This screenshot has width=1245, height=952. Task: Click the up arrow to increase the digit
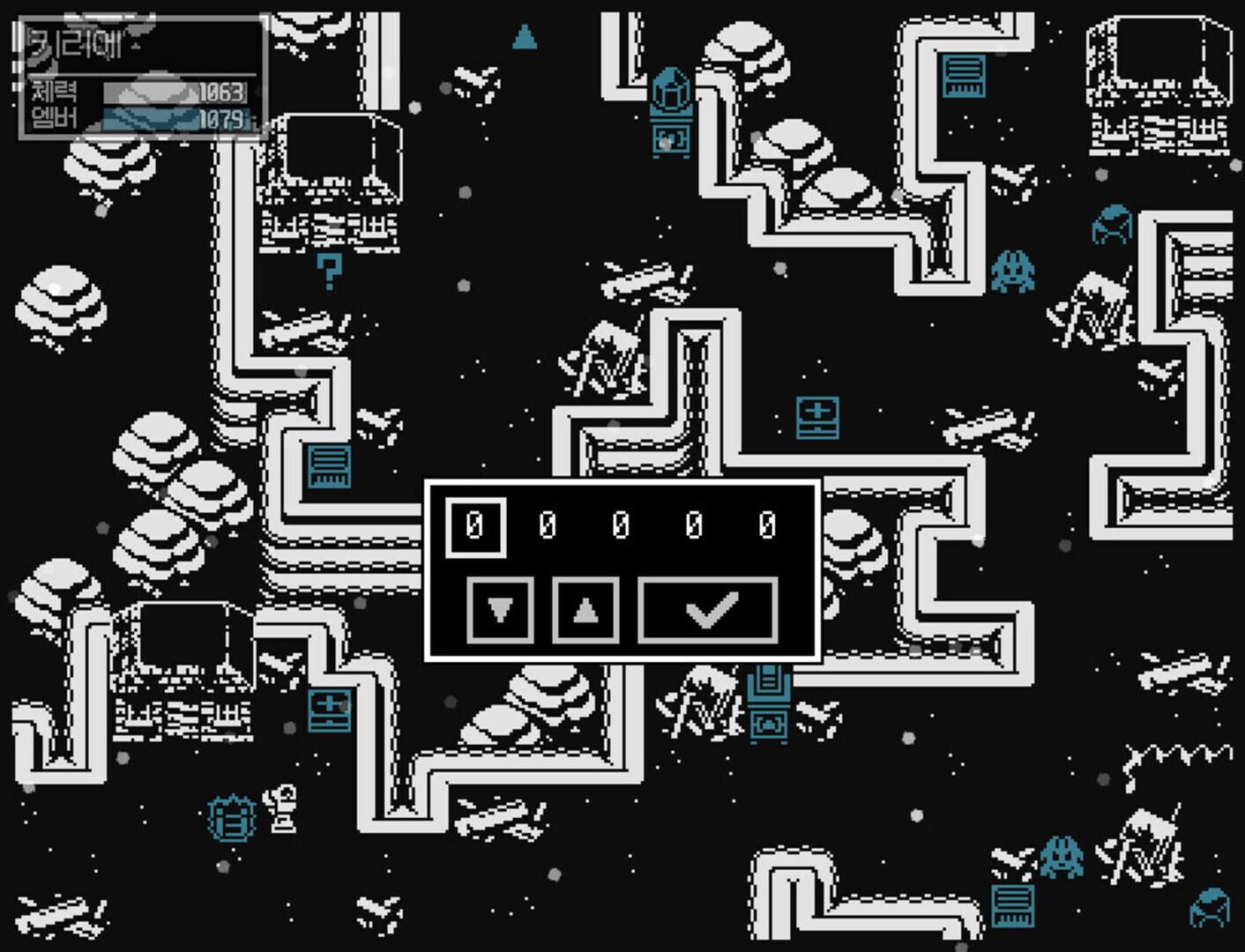pyautogui.click(x=586, y=610)
